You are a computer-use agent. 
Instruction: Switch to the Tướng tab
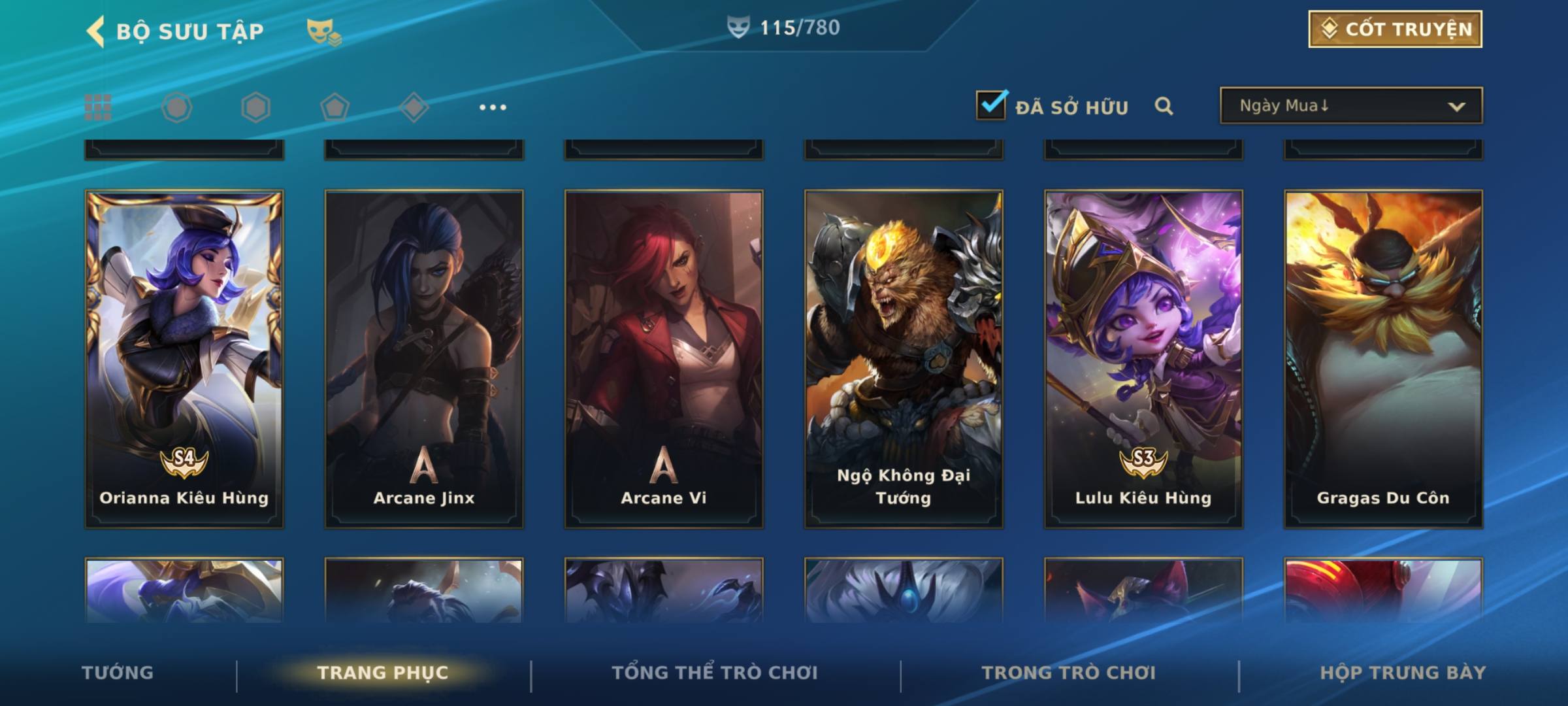[x=118, y=673]
